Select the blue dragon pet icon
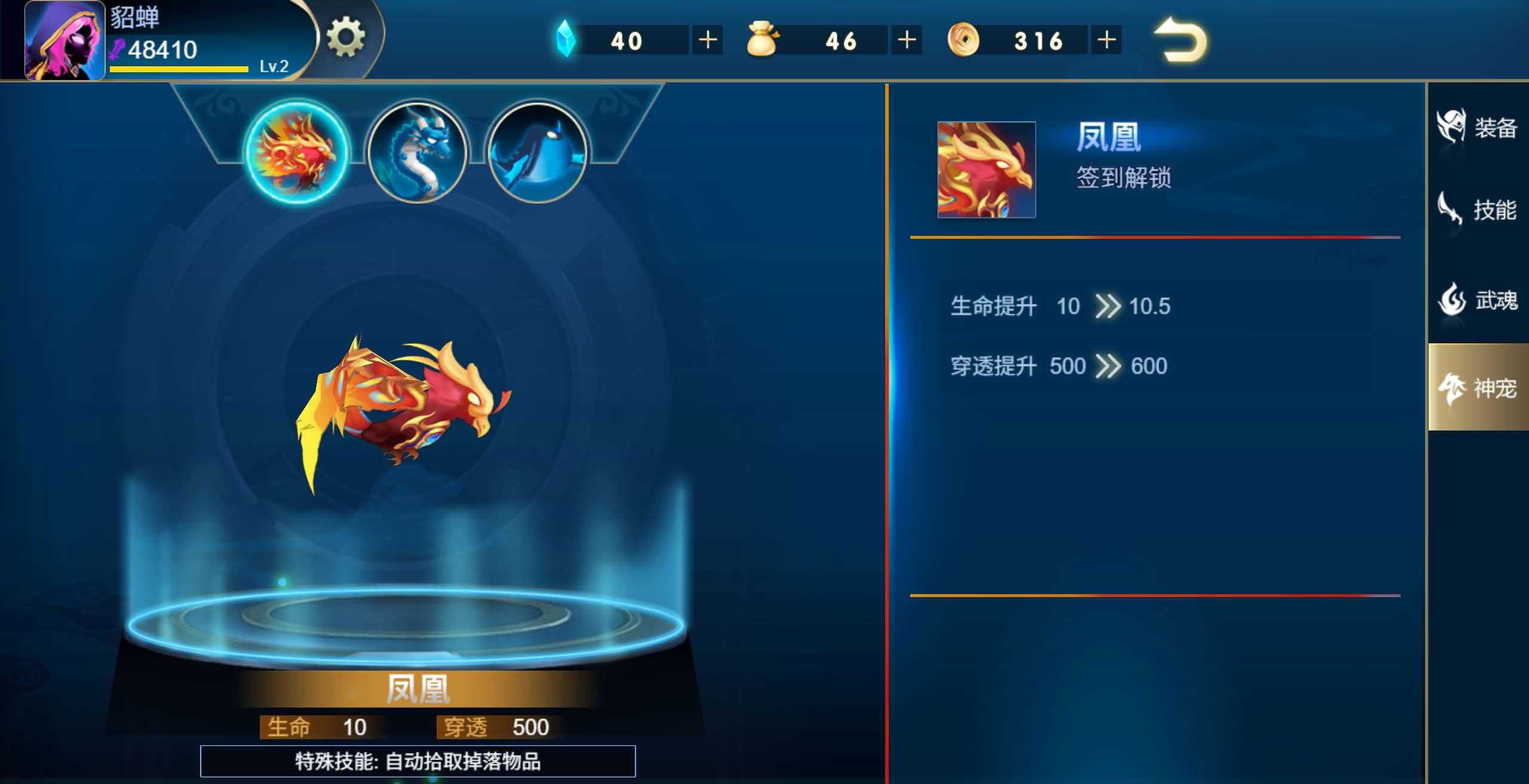Image resolution: width=1529 pixels, height=784 pixels. click(x=418, y=152)
